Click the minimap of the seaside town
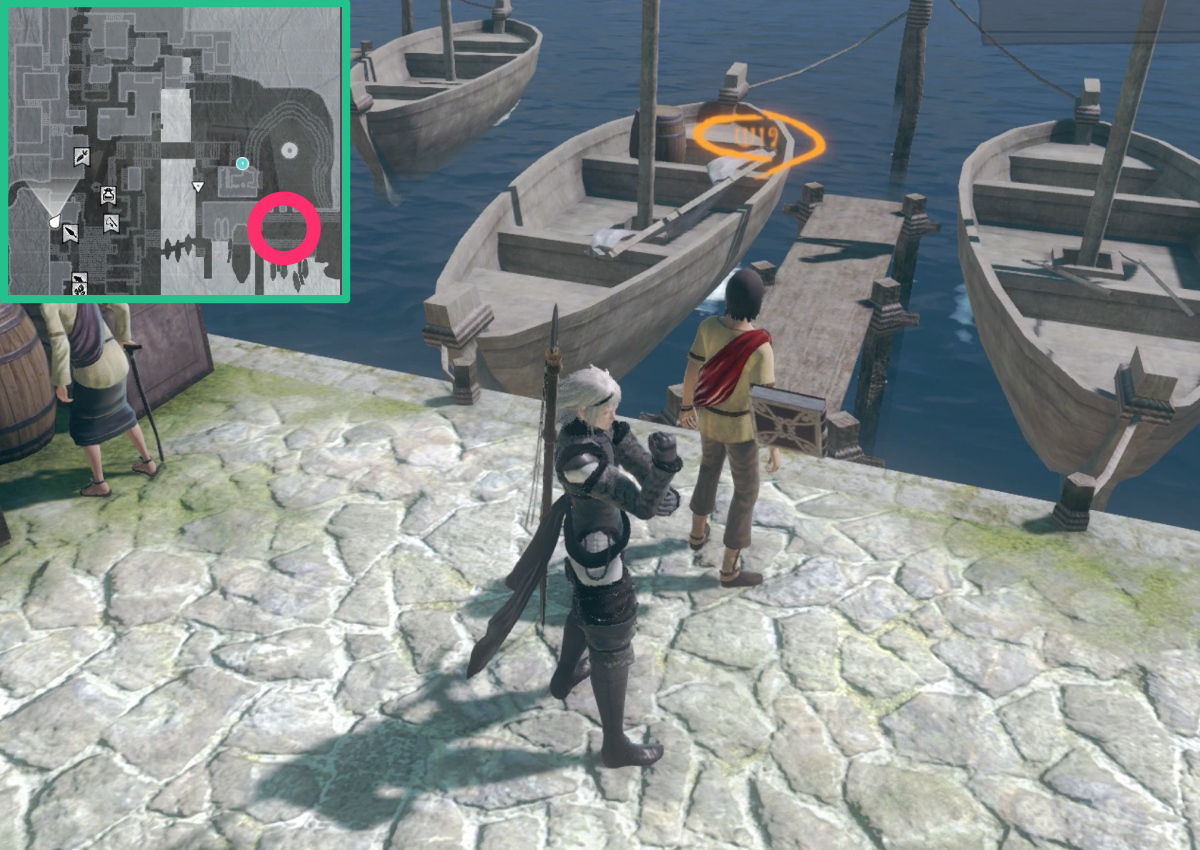Image resolution: width=1200 pixels, height=850 pixels. (175, 150)
